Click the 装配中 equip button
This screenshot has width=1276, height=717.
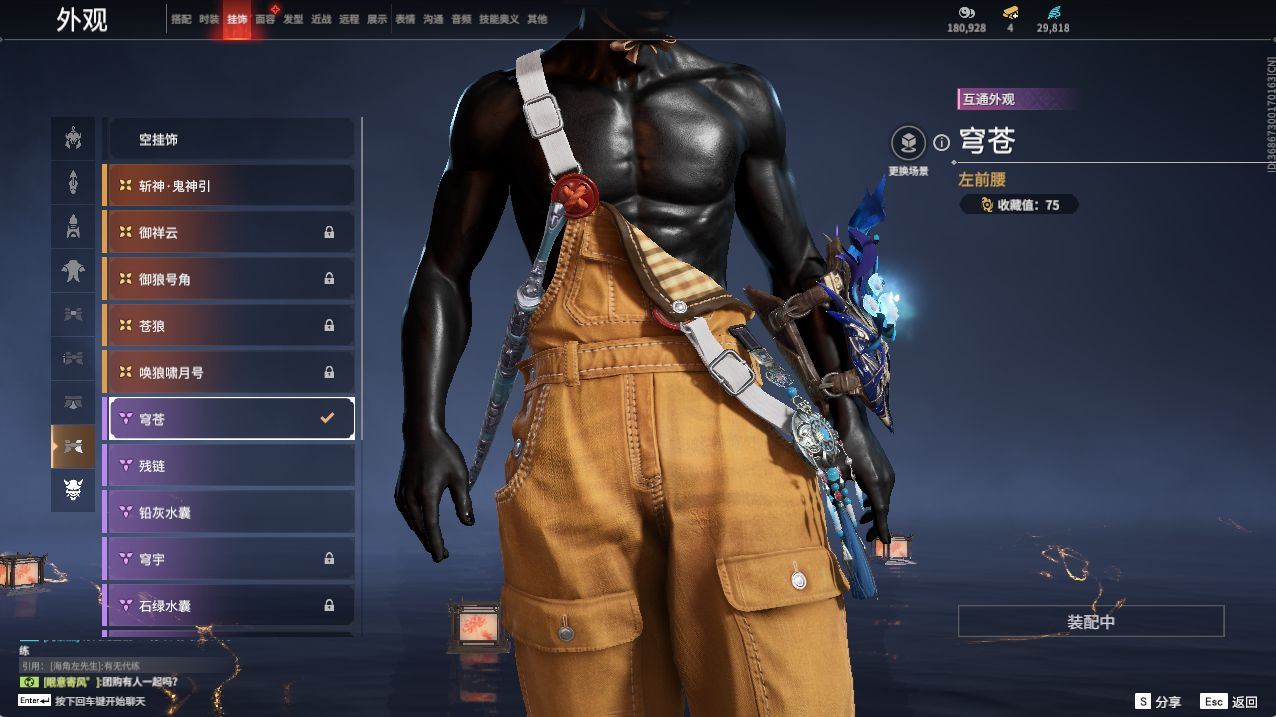pos(1090,621)
